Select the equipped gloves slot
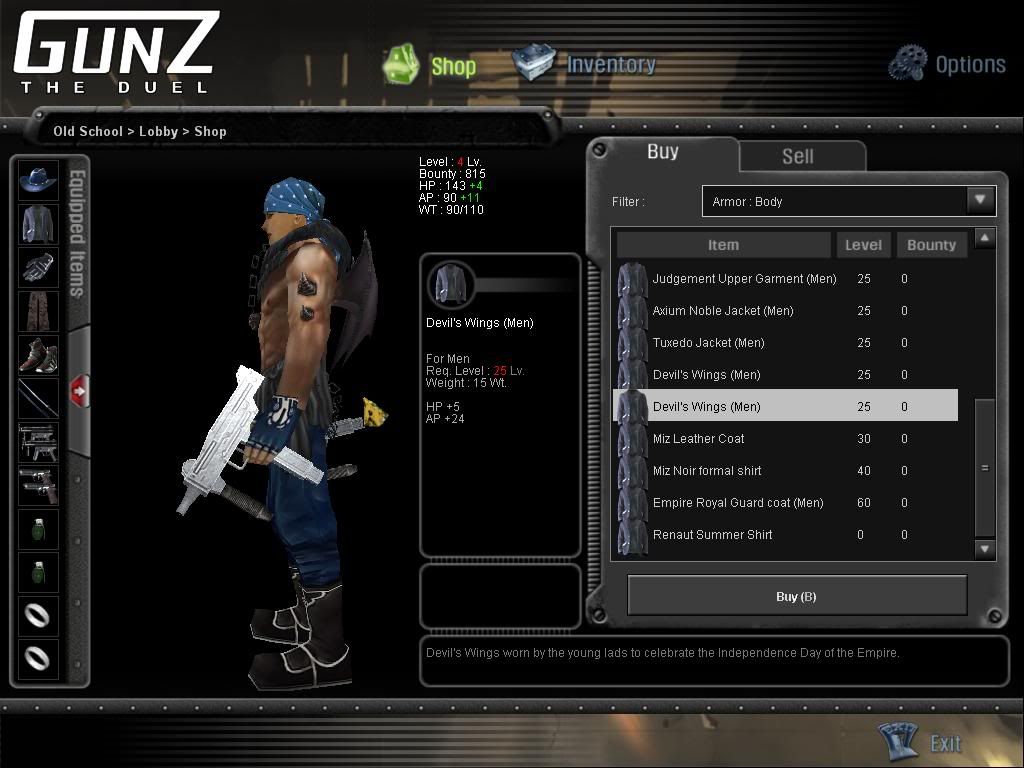 pyautogui.click(x=39, y=267)
